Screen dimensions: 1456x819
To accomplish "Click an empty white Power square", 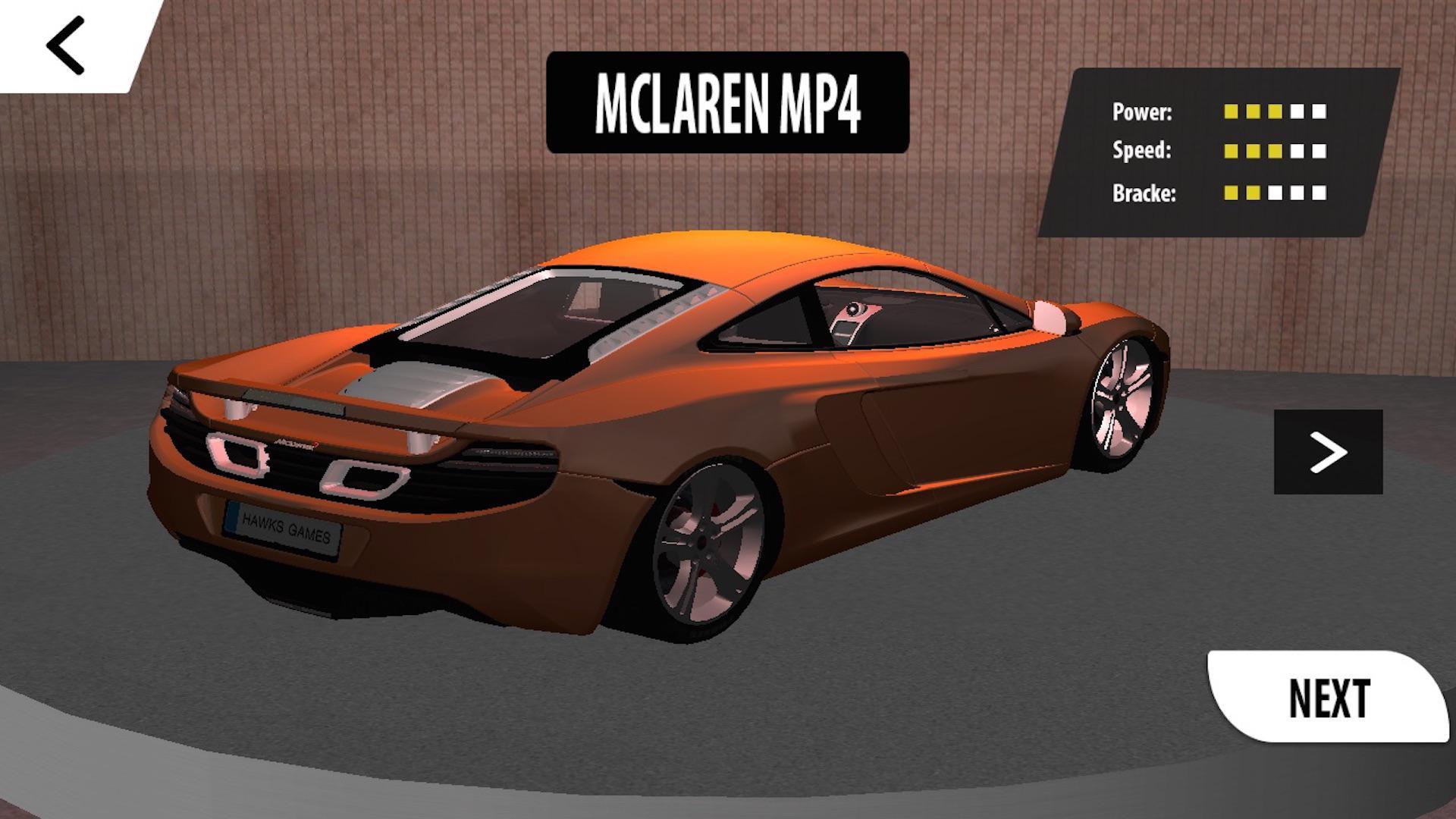I will click(1297, 111).
